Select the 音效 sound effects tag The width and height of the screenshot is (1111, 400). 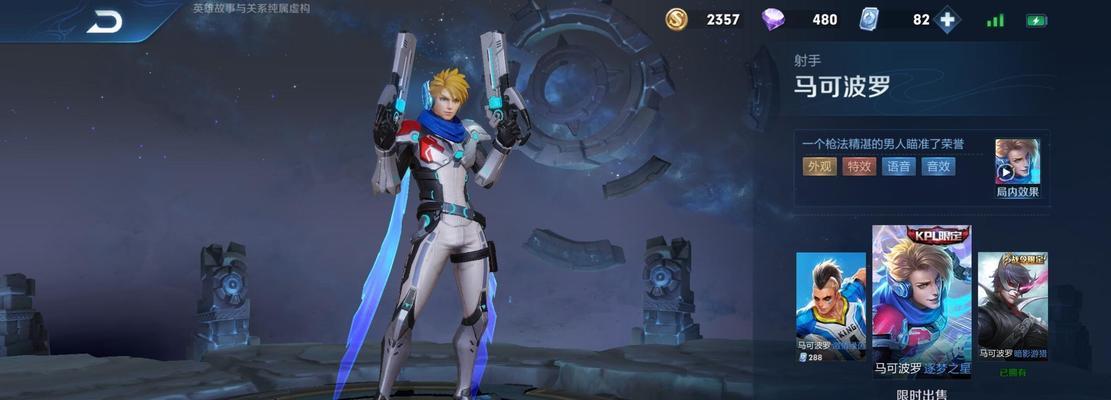coord(938,167)
